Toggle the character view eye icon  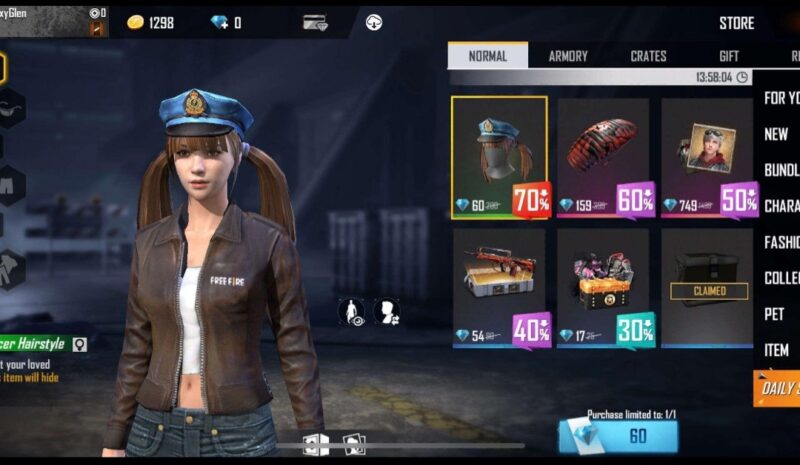(x=351, y=311)
